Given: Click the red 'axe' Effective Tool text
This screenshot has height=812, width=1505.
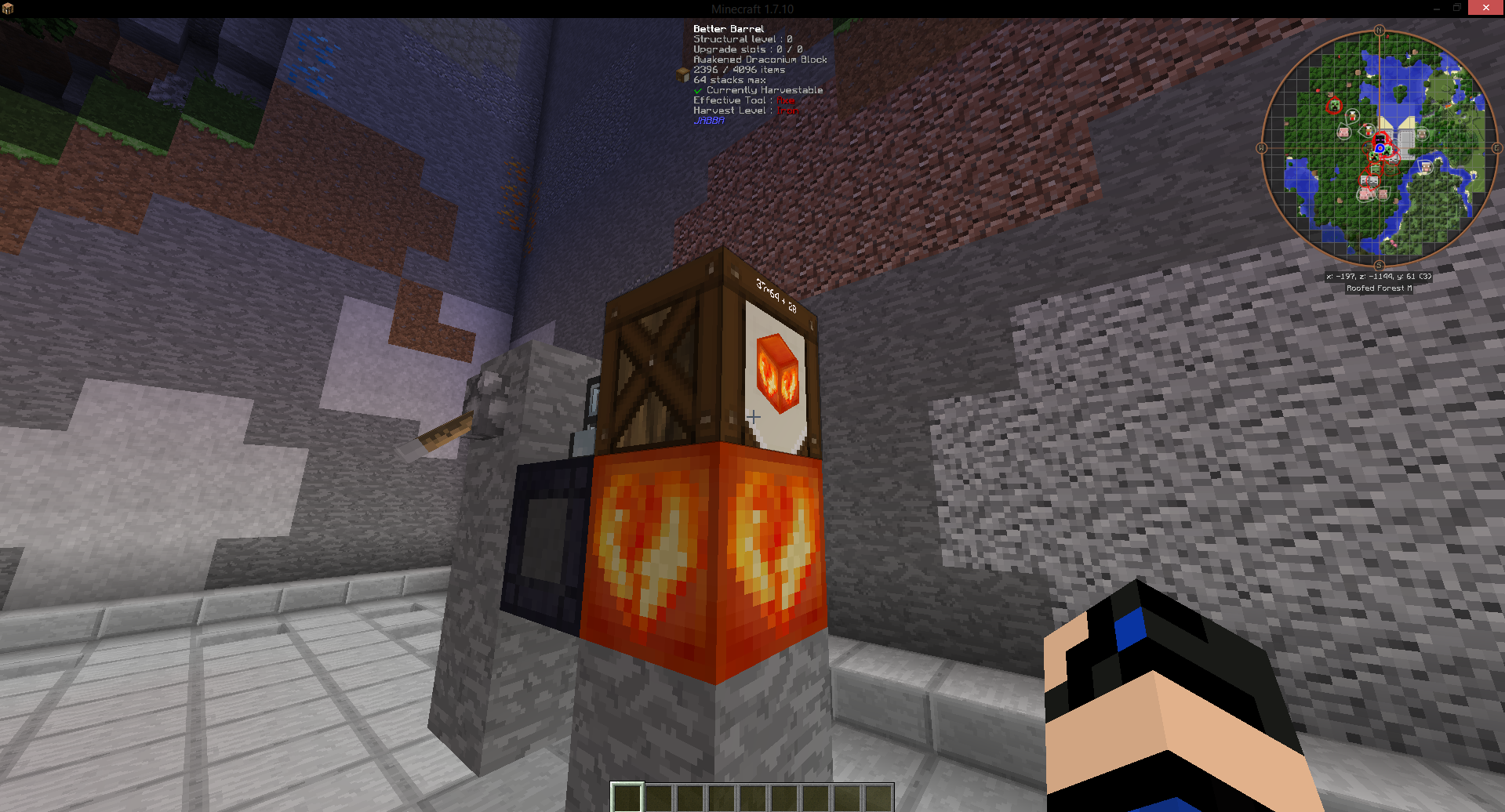Looking at the screenshot, I should 786,100.
